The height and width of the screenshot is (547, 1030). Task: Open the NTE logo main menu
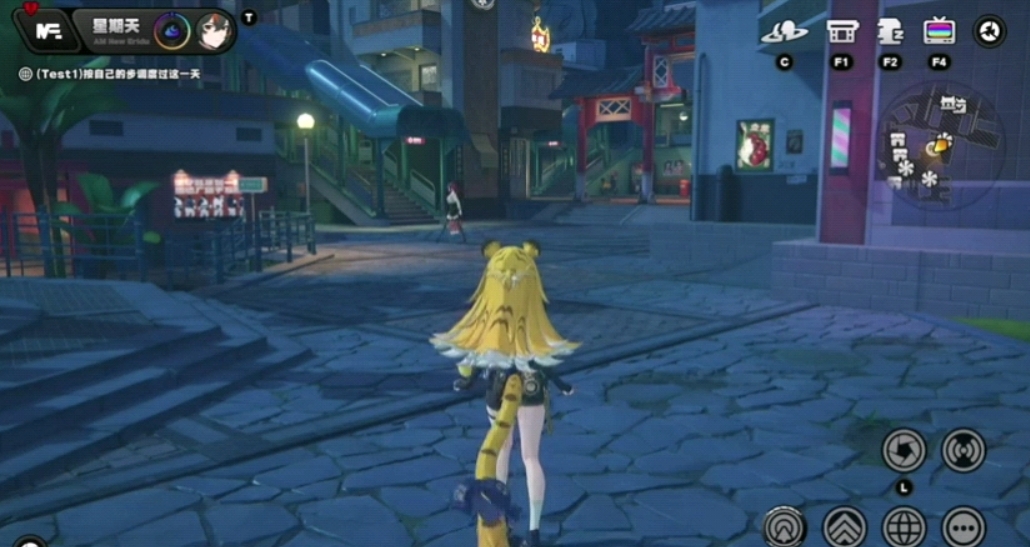(x=48, y=31)
